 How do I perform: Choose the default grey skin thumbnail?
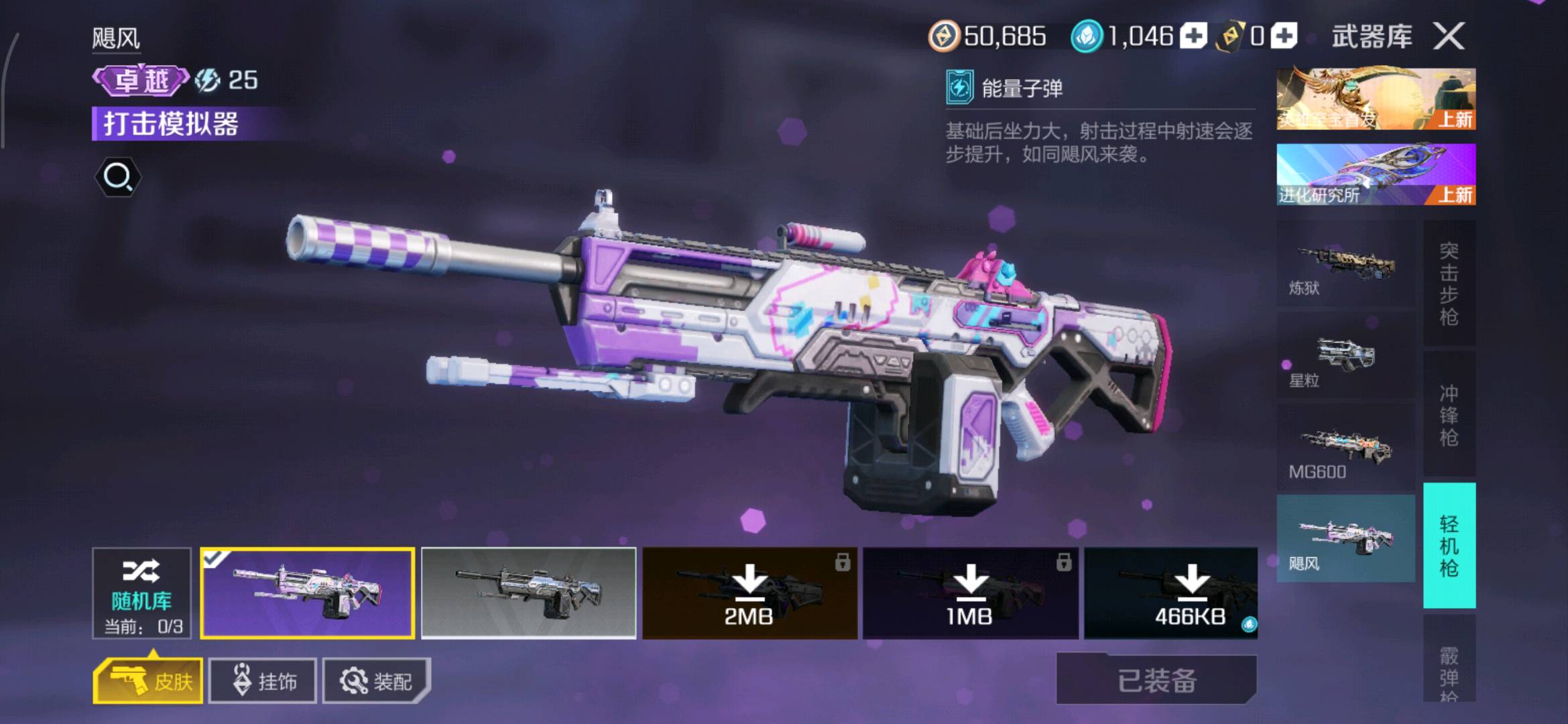[x=528, y=593]
